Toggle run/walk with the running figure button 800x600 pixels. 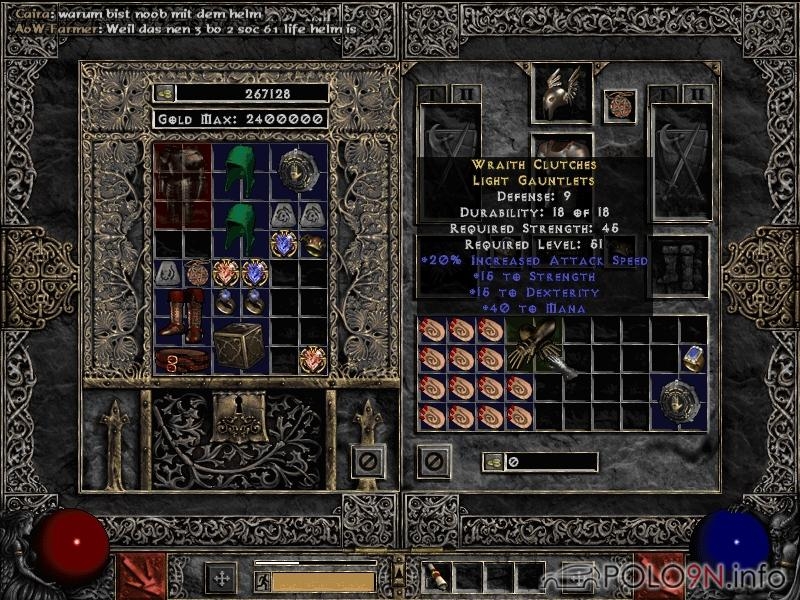tap(263, 581)
